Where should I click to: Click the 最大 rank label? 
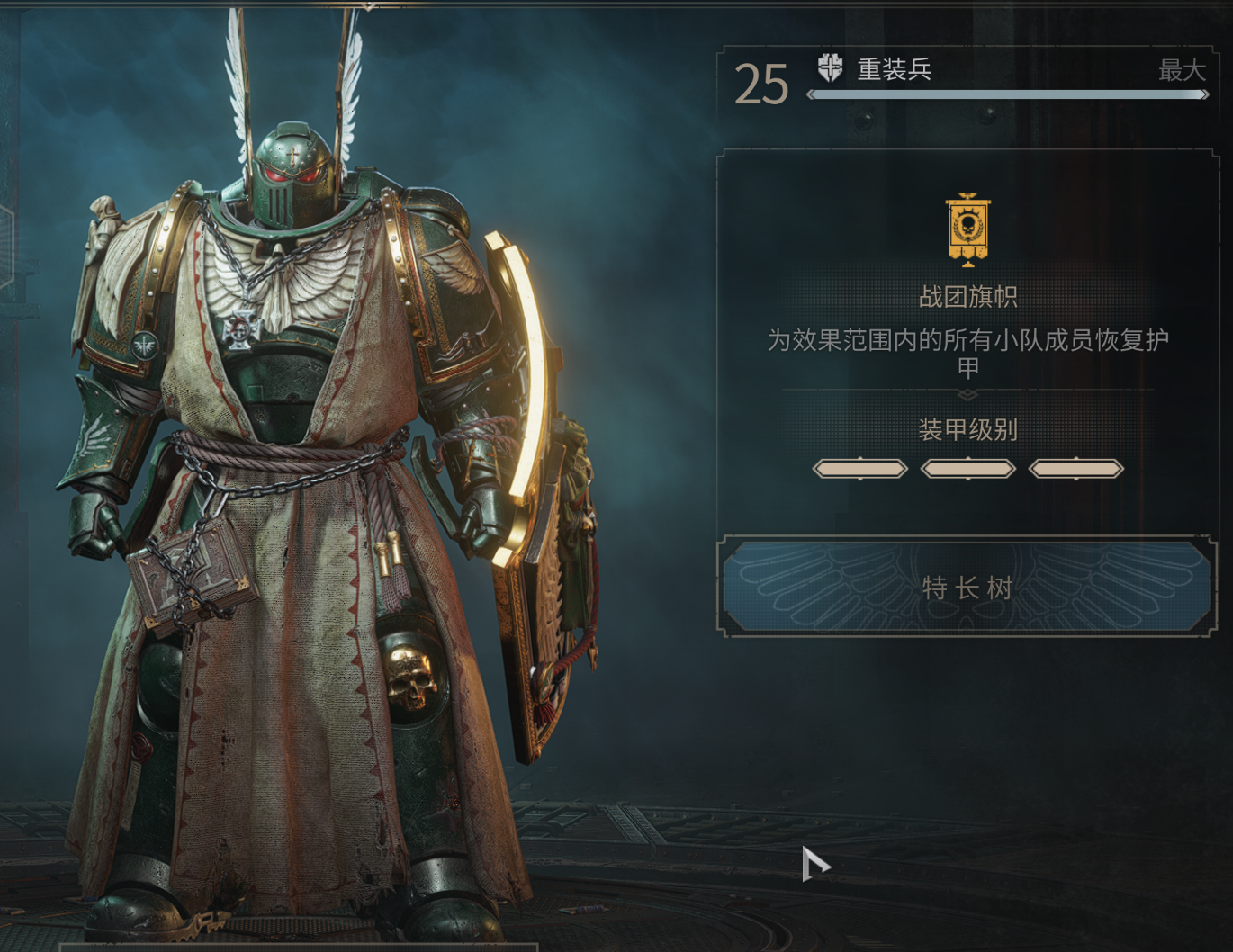pyautogui.click(x=1184, y=72)
